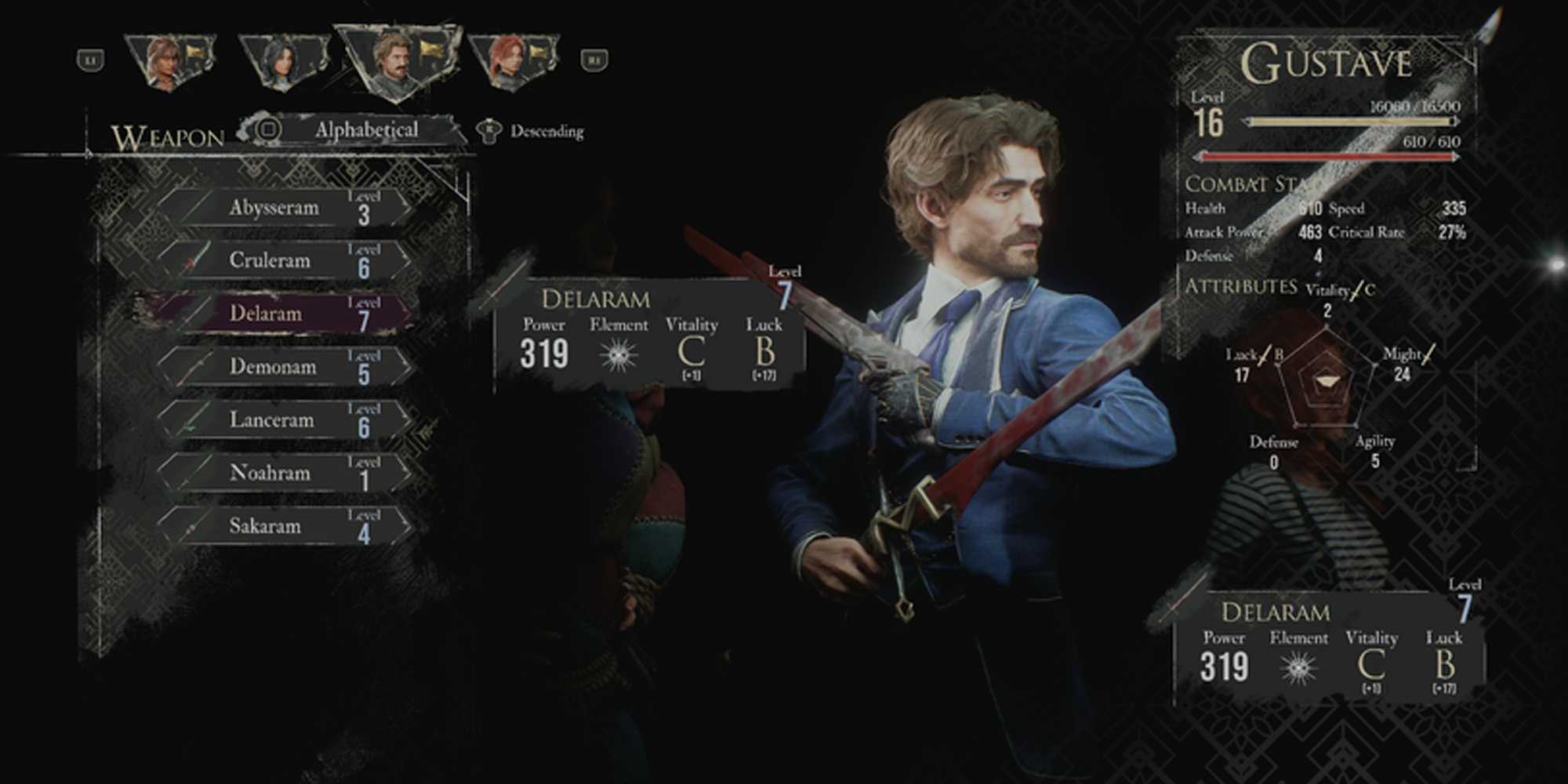Open the Alphabetical sort selector

pos(368,128)
